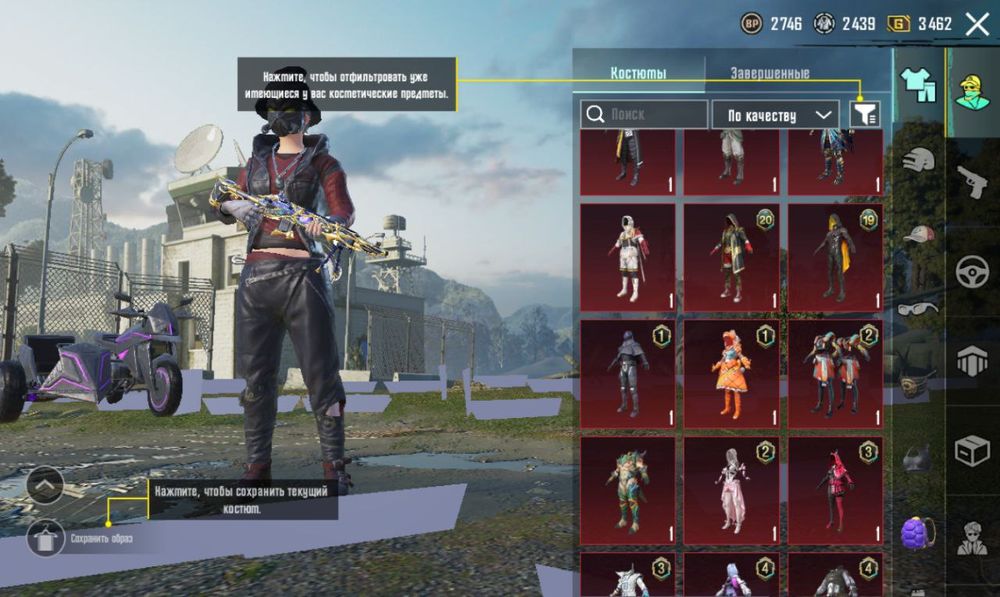Save the current look with Сохранить образ

tap(46, 539)
